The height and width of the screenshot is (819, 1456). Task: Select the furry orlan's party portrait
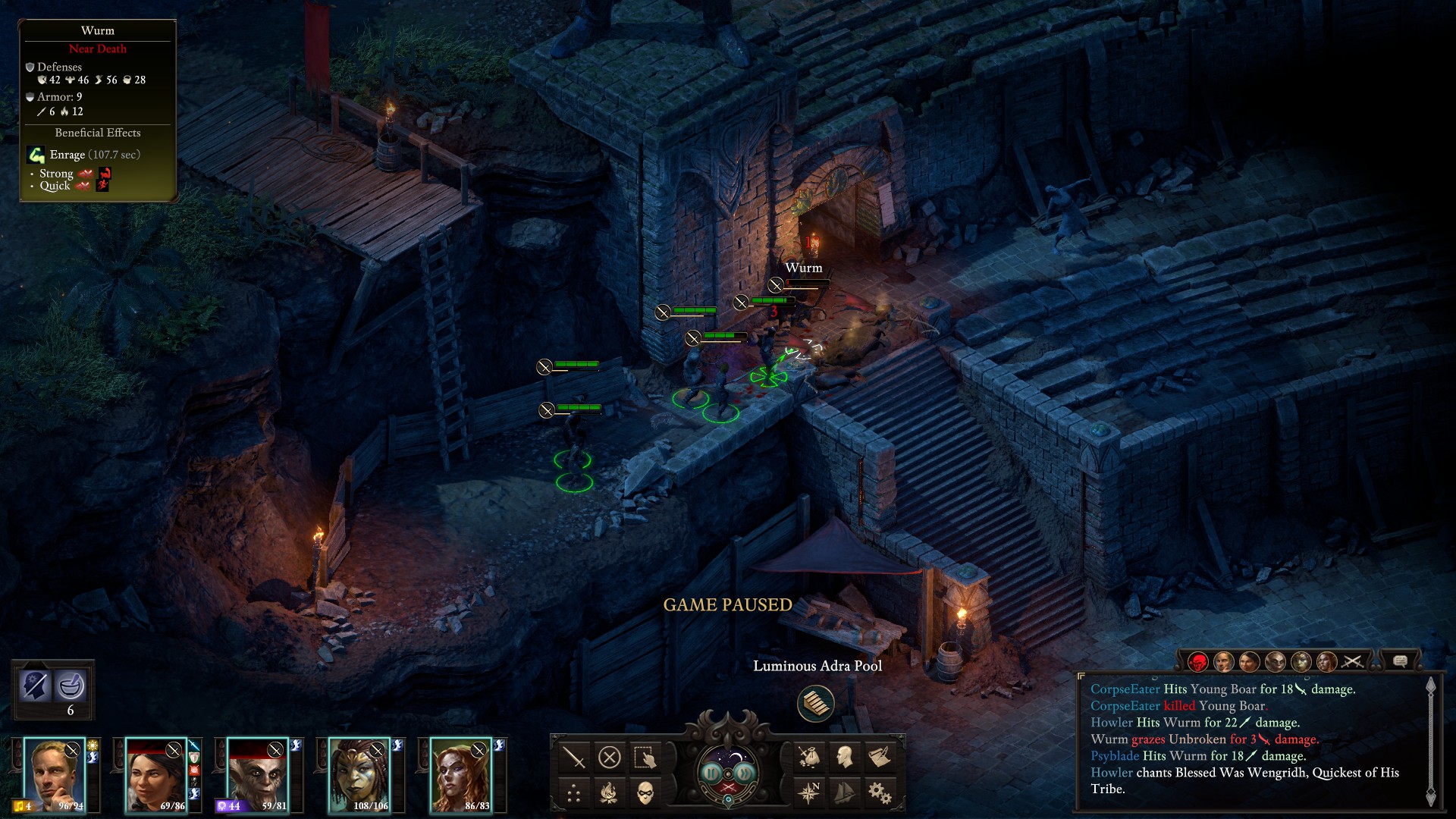(256, 775)
